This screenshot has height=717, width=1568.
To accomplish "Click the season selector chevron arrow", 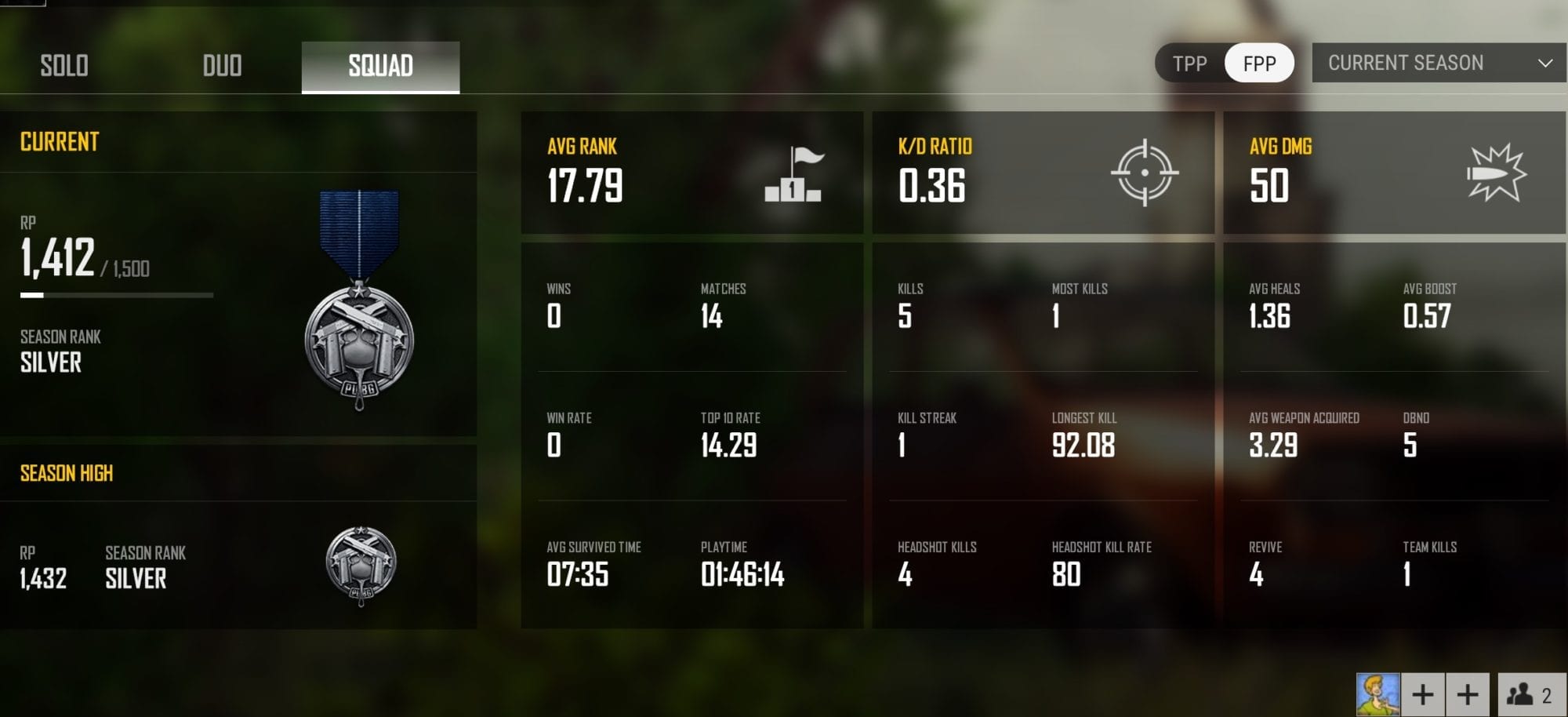I will 1544,63.
